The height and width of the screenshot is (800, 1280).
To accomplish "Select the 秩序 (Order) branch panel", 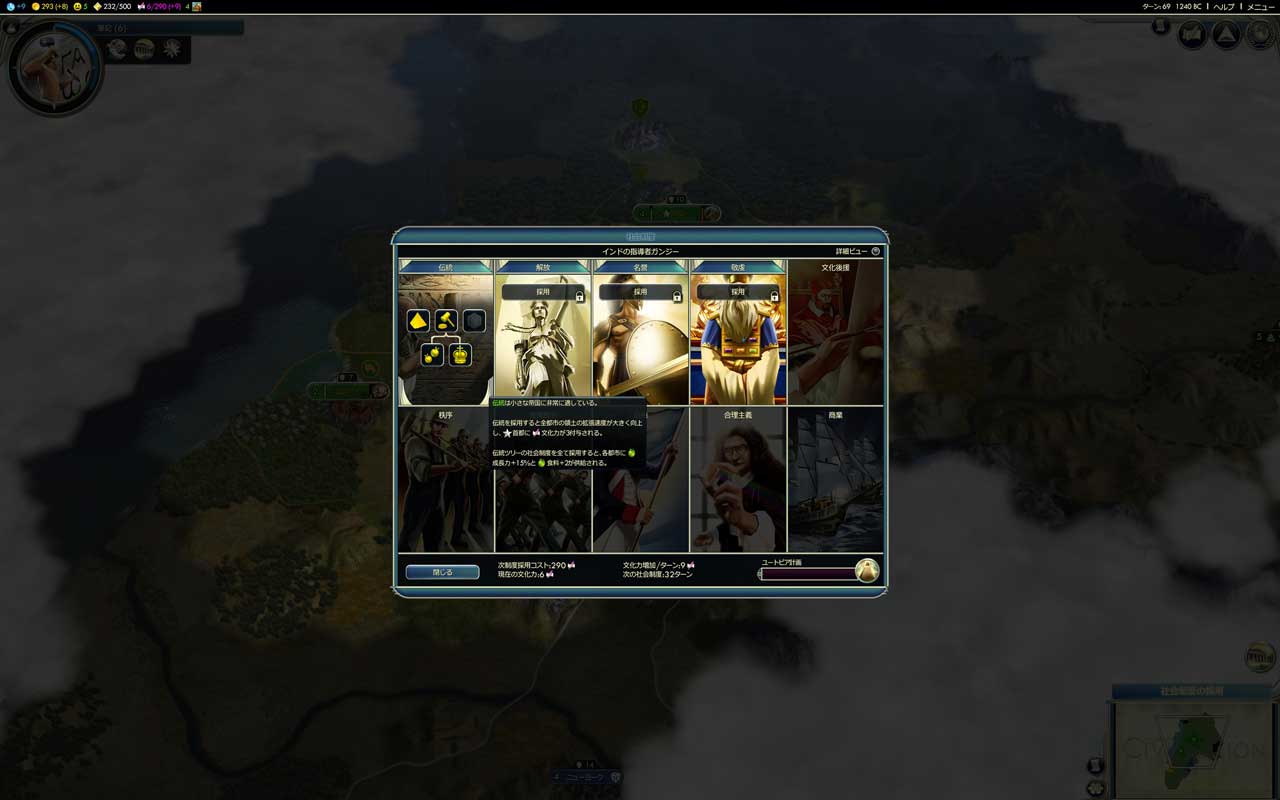I will coord(445,480).
